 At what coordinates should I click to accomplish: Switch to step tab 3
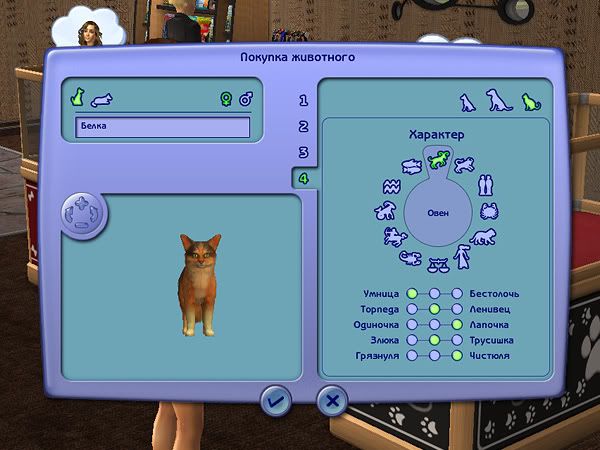tap(303, 153)
